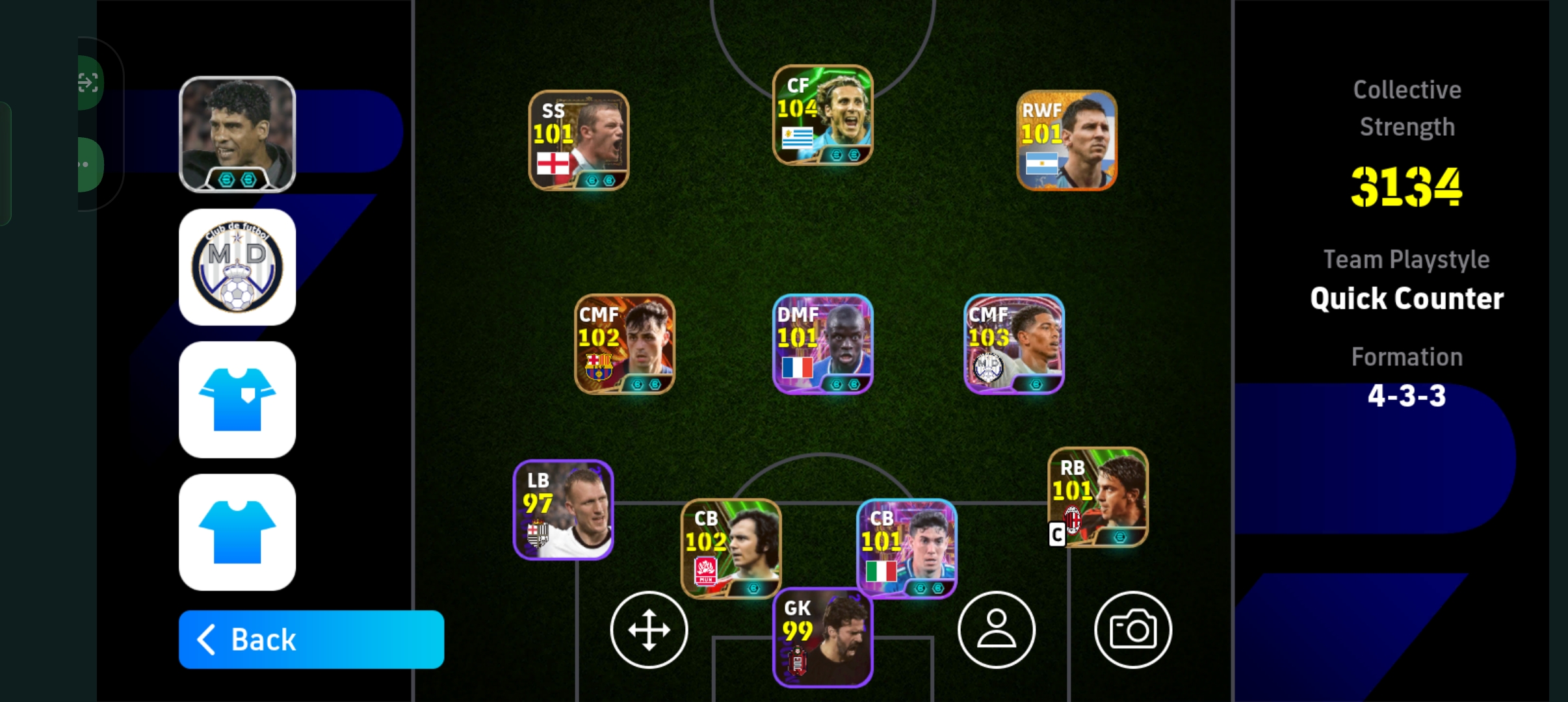The width and height of the screenshot is (1568, 702).
Task: Pick the SS 101 England player card
Action: pyautogui.click(x=579, y=140)
